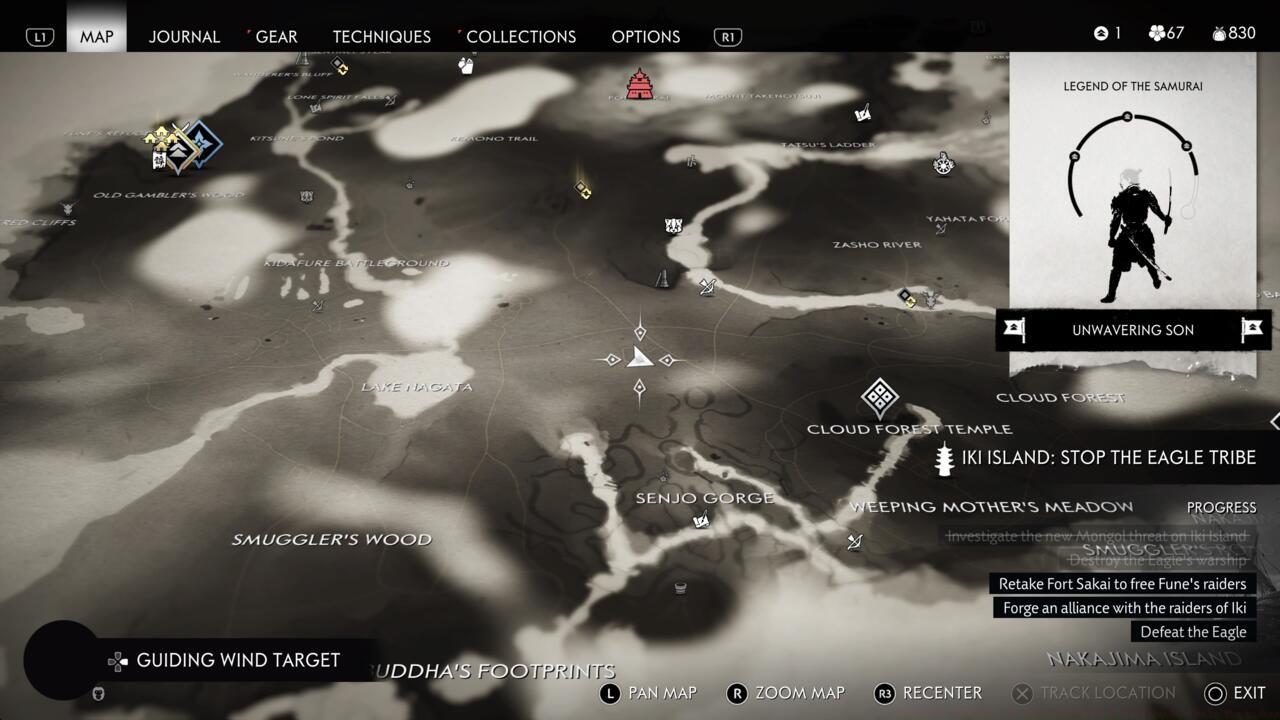This screenshot has width=1280, height=720.
Task: Click the Unwavering Son rank banner
Action: 1132,330
